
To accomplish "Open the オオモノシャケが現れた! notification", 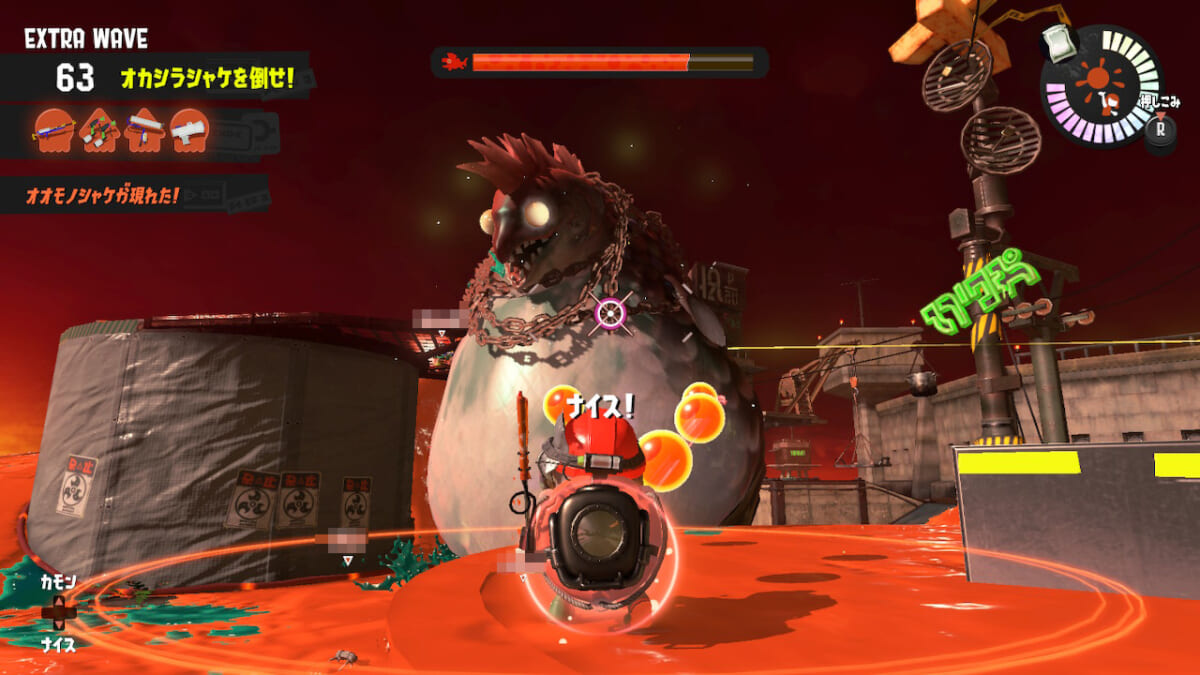I will click(x=103, y=195).
